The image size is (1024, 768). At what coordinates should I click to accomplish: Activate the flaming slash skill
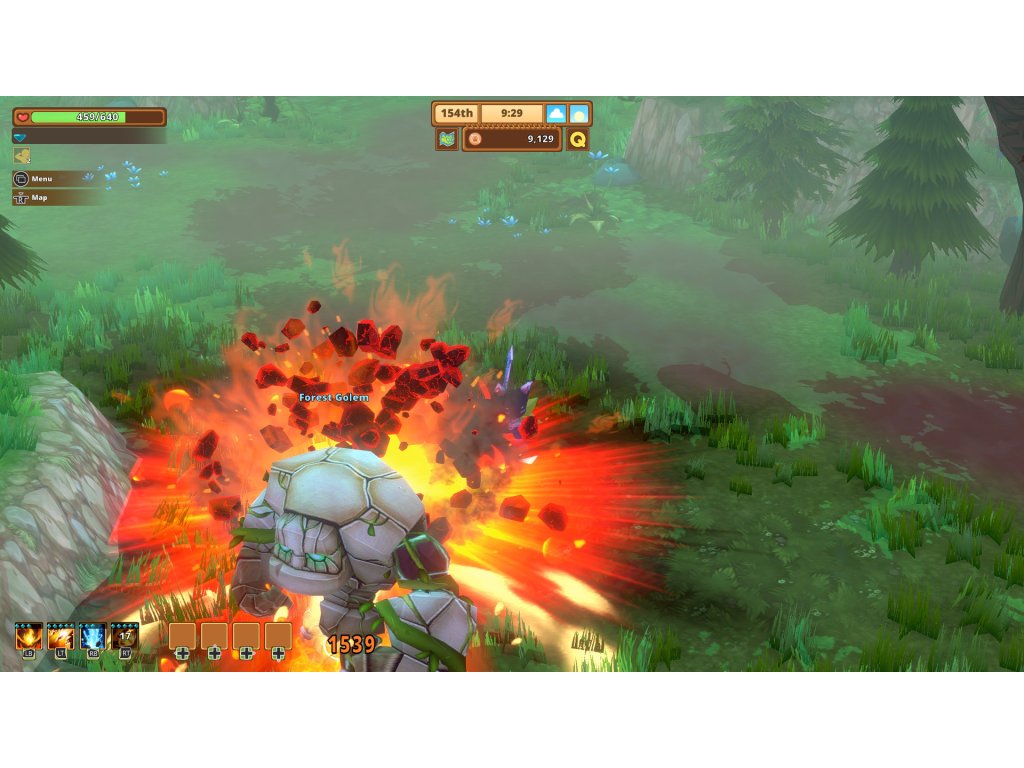(x=61, y=636)
